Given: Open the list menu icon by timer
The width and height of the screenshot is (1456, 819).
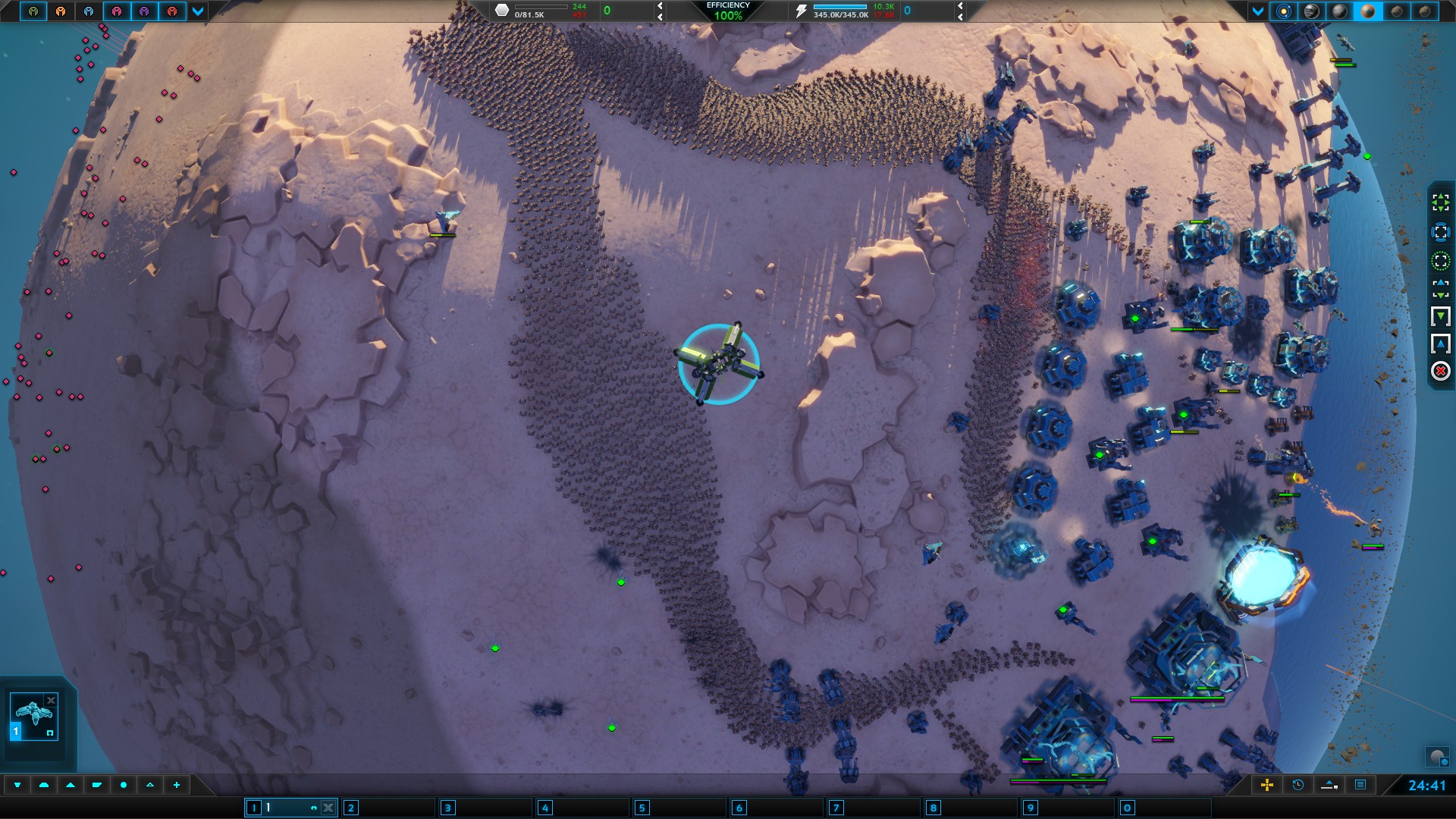Looking at the screenshot, I should click(1360, 785).
